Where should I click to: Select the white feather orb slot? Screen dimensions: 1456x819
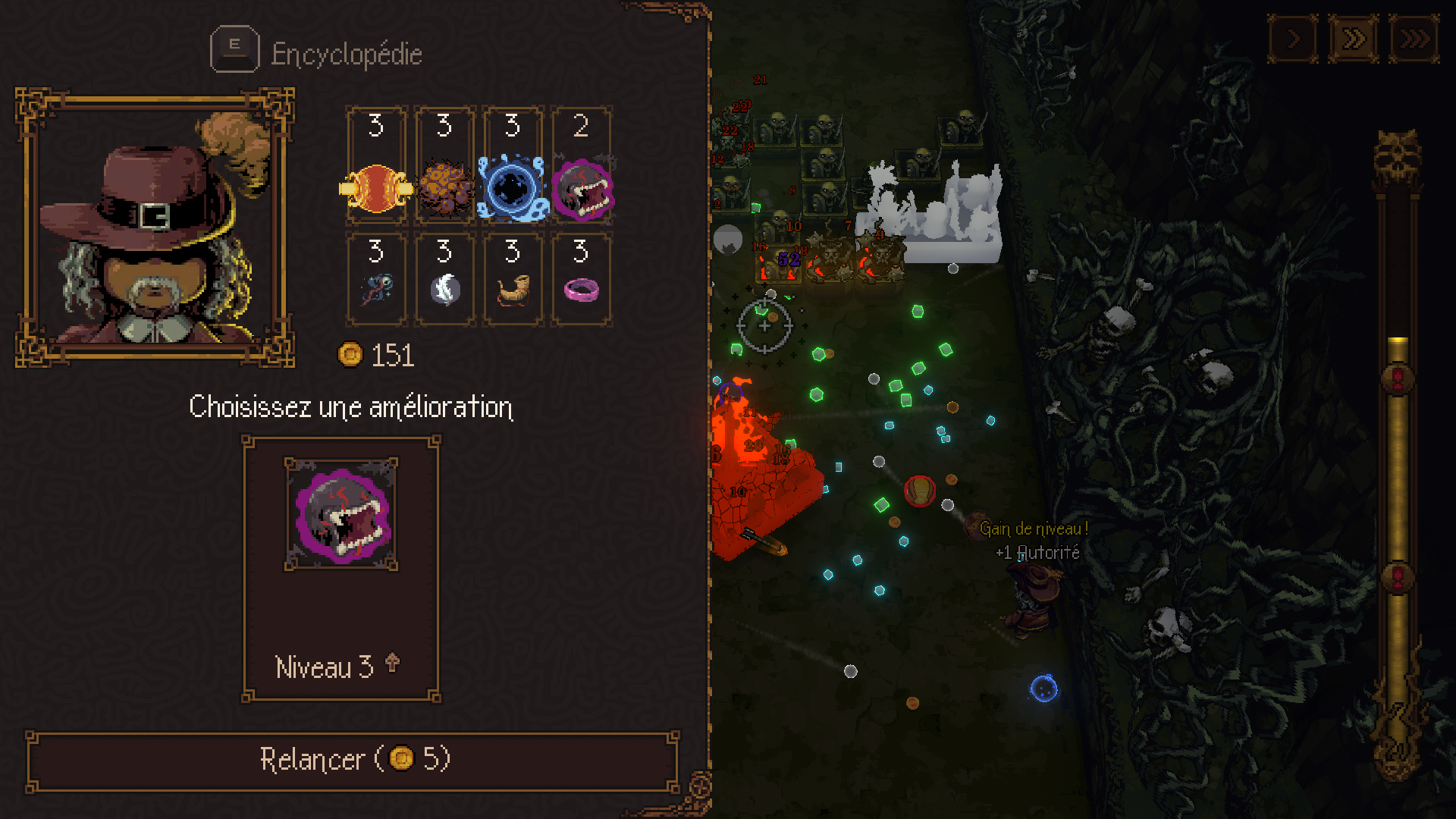click(x=445, y=279)
